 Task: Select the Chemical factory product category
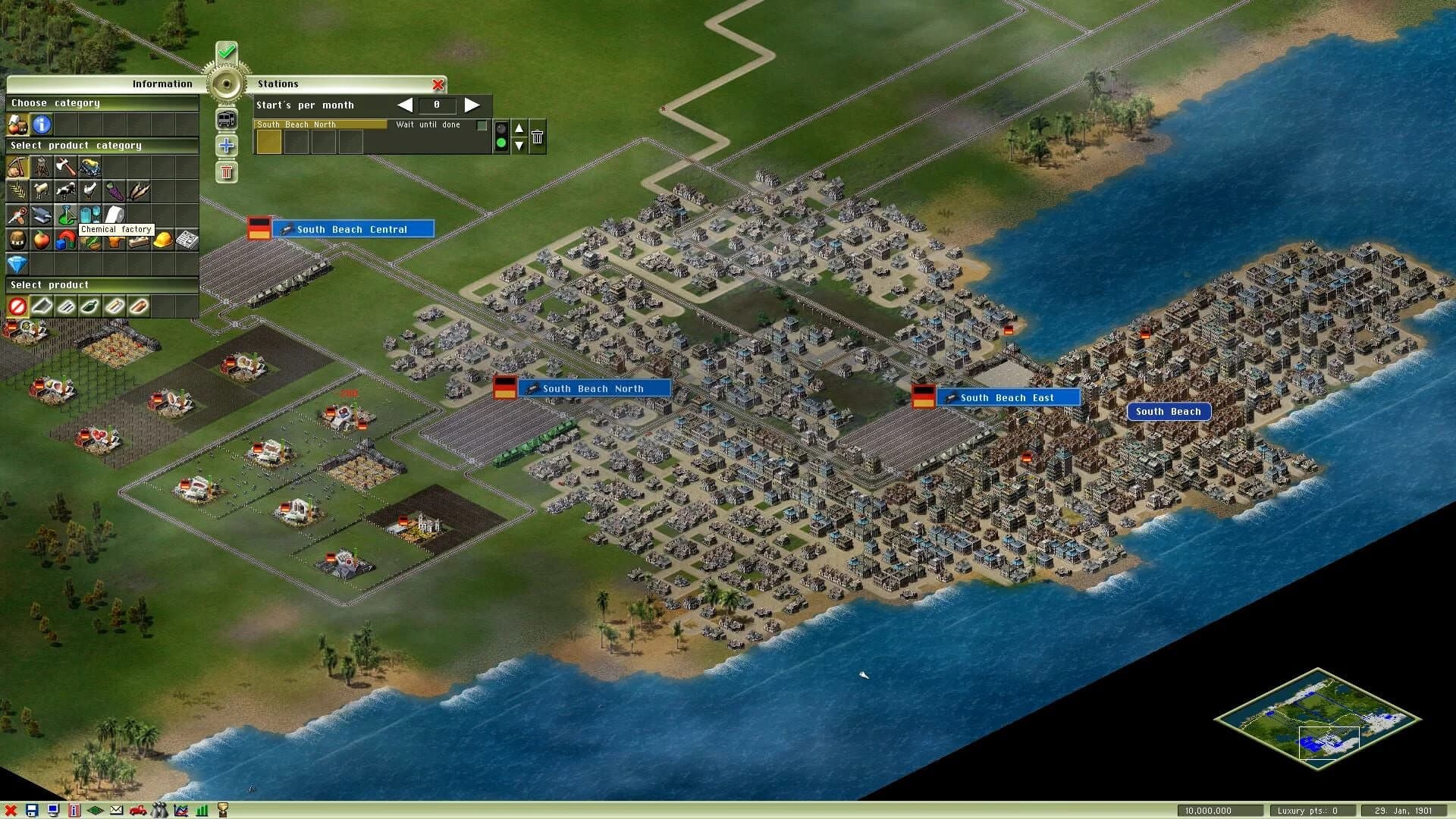pyautogui.click(x=65, y=215)
